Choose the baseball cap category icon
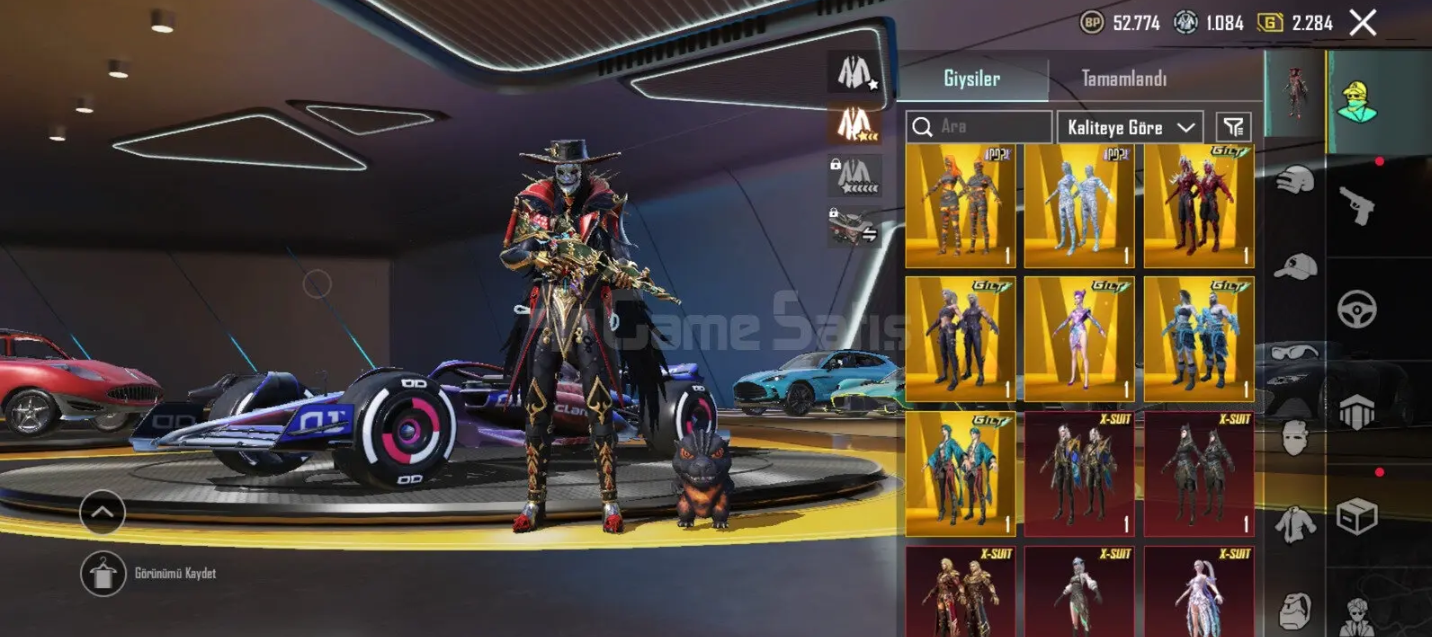Viewport: 1432px width, 637px height. pos(1295,266)
